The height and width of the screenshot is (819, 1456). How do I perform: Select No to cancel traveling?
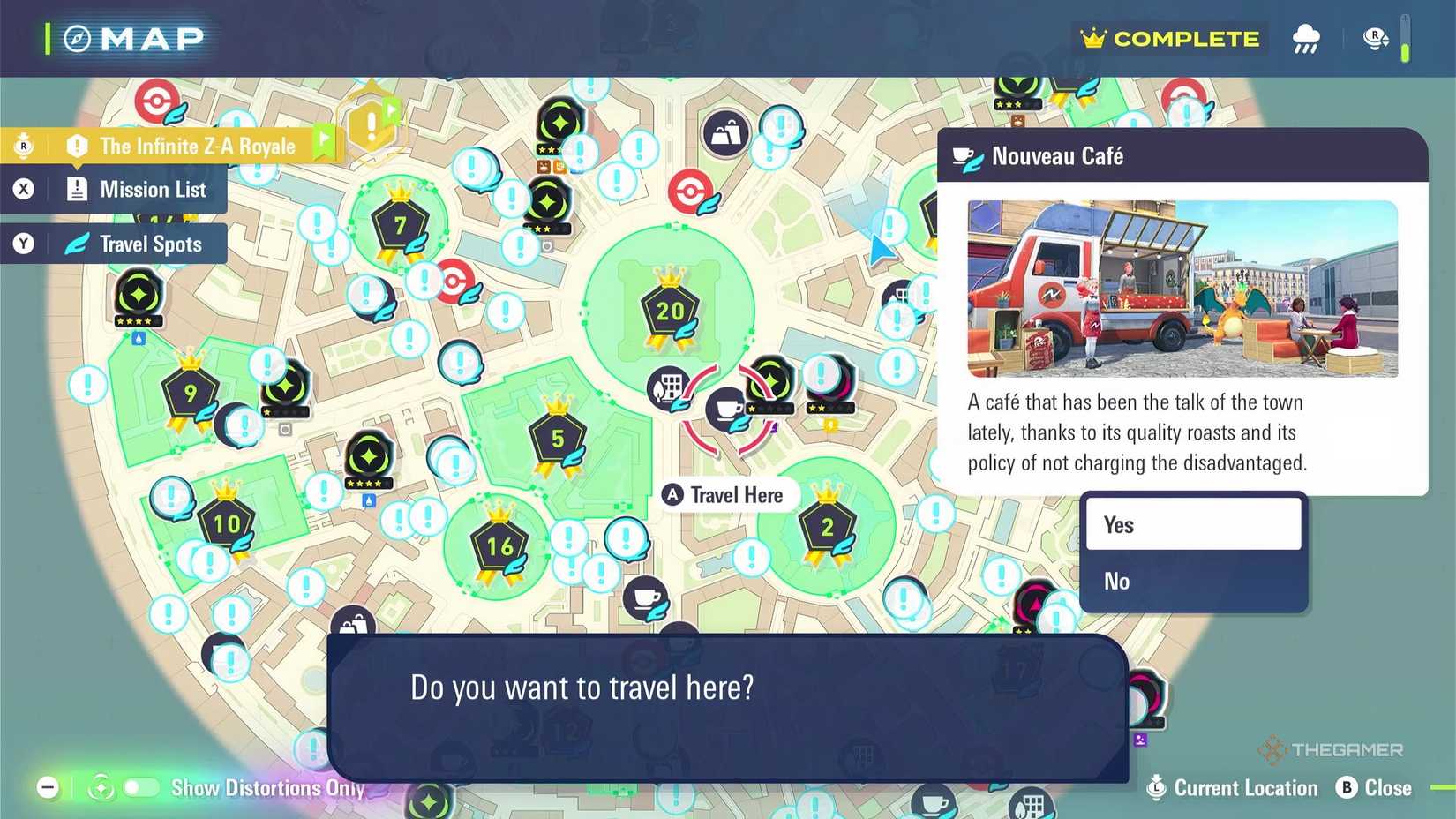1193,581
